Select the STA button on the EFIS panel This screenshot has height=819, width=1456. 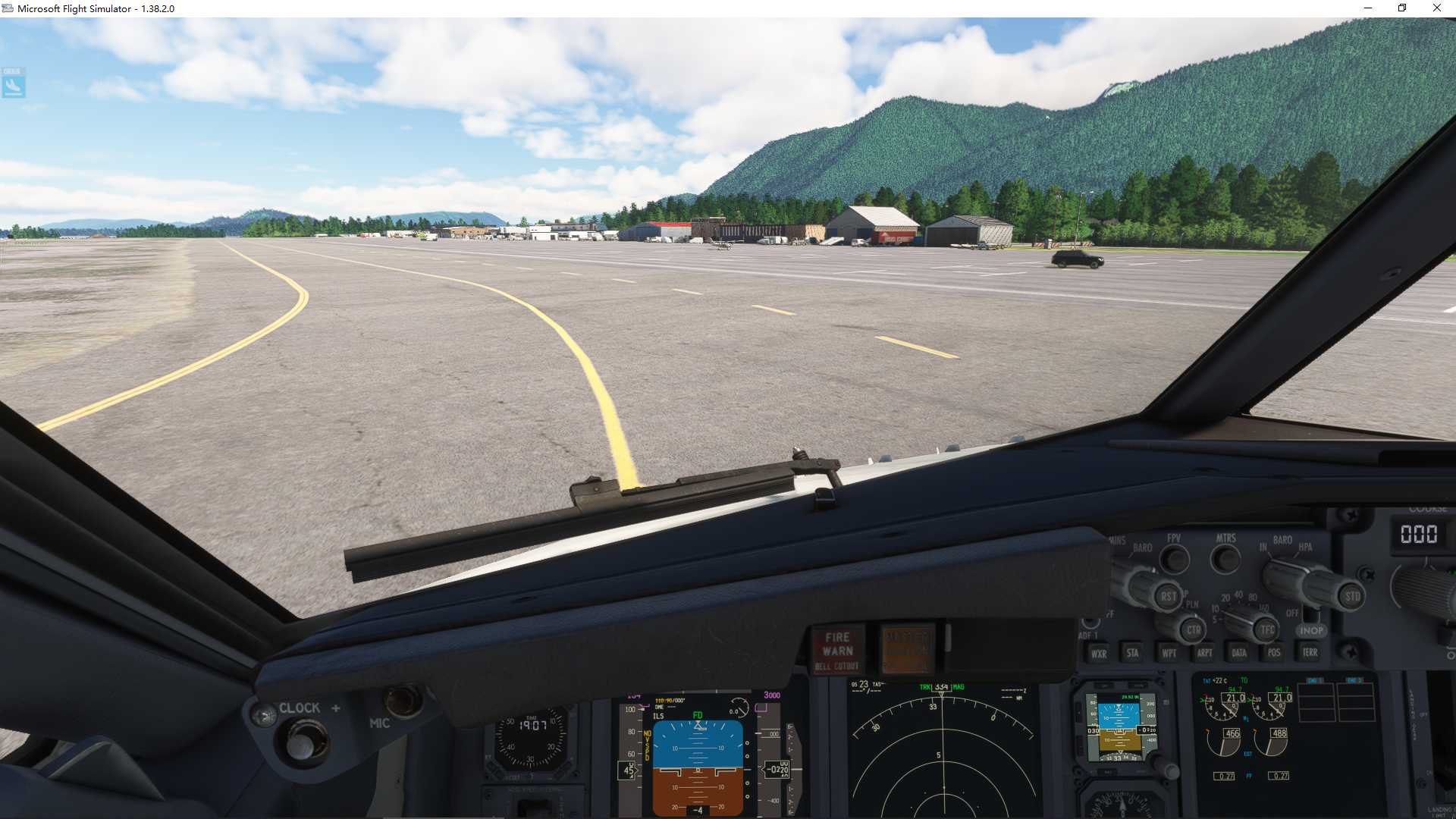pos(1132,653)
